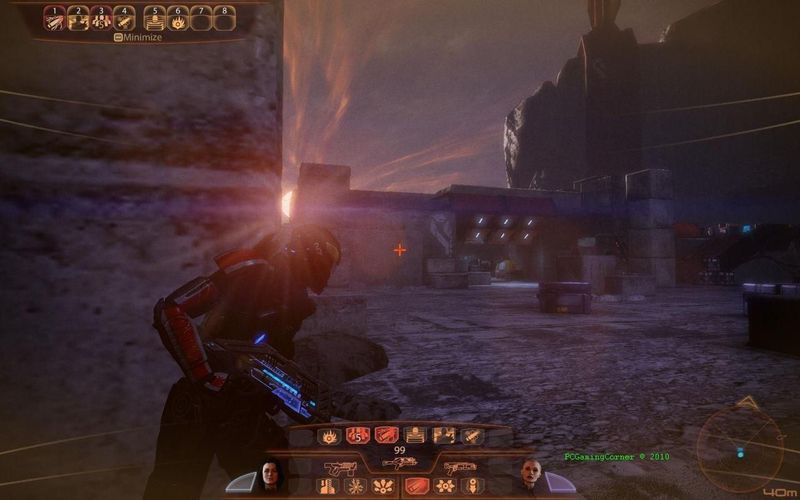This screenshot has height=500, width=800.
Task: Open the radar minimap
Action: tap(741, 445)
